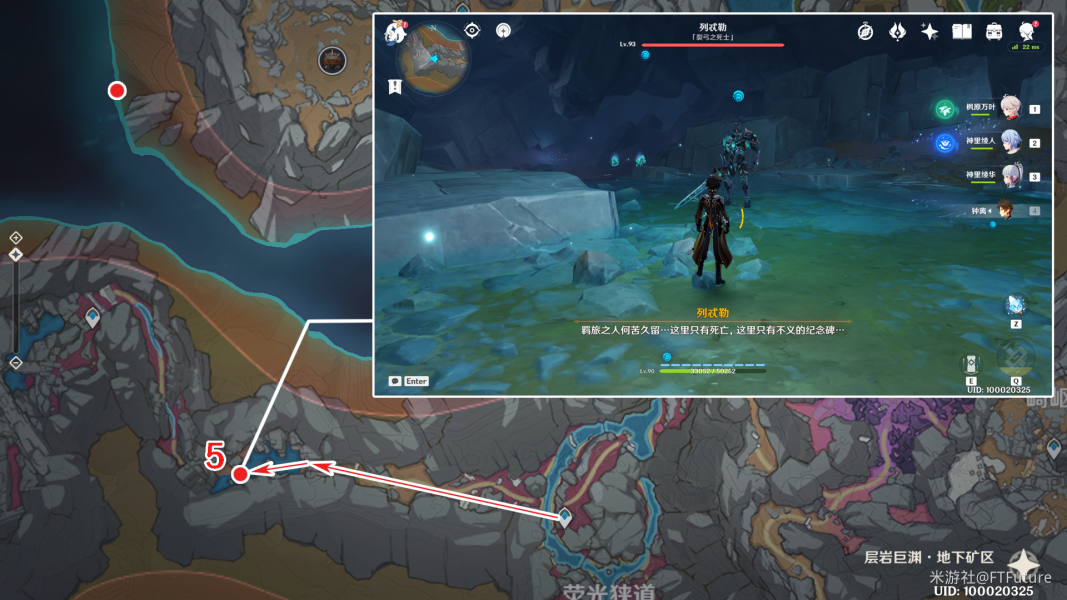The width and height of the screenshot is (1067, 600).
Task: Toggle the eye-shaped Elemental Sight icon
Action: (x=472, y=31)
